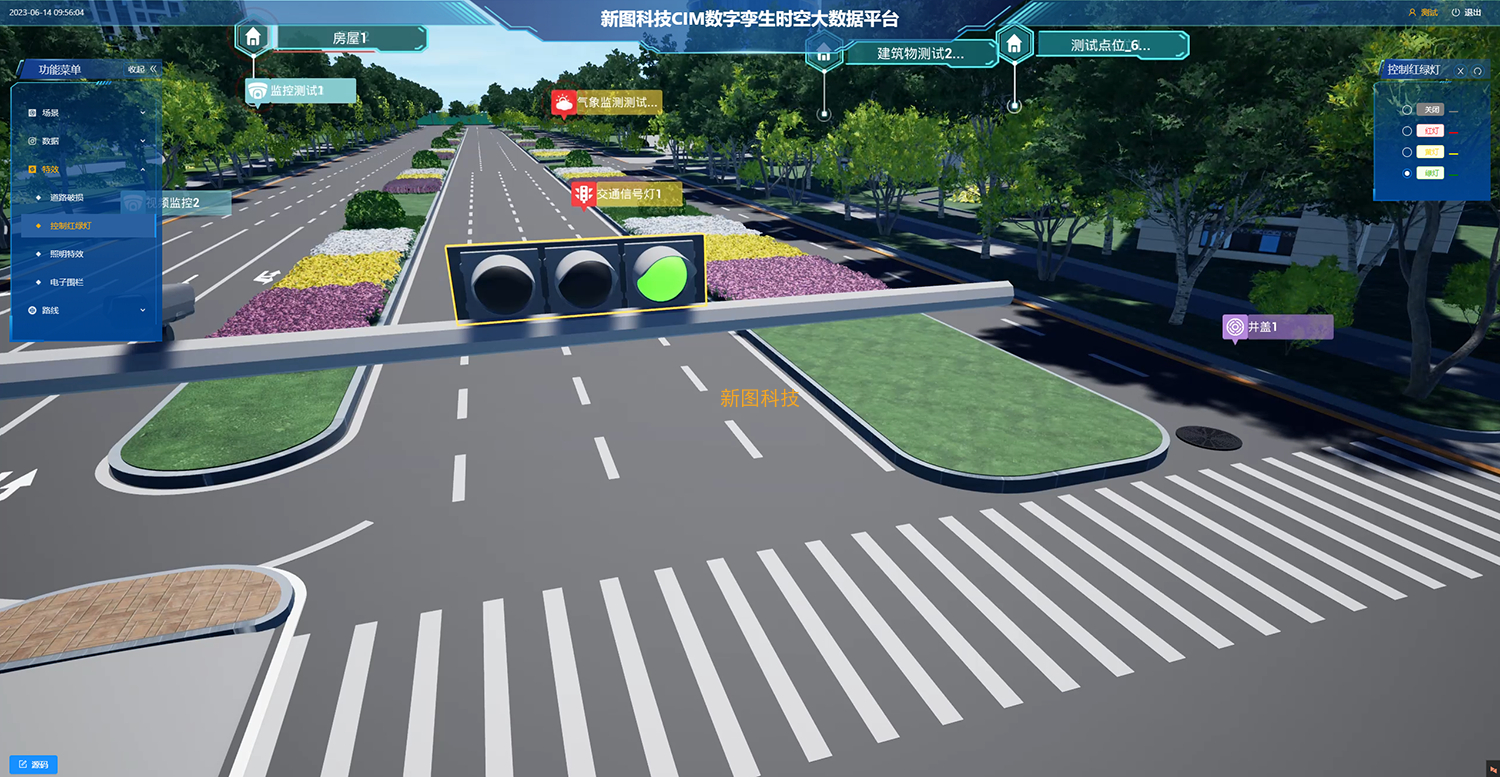Close the 控制红绿灯 control panel
The width and height of the screenshot is (1500, 777).
(x=1460, y=71)
